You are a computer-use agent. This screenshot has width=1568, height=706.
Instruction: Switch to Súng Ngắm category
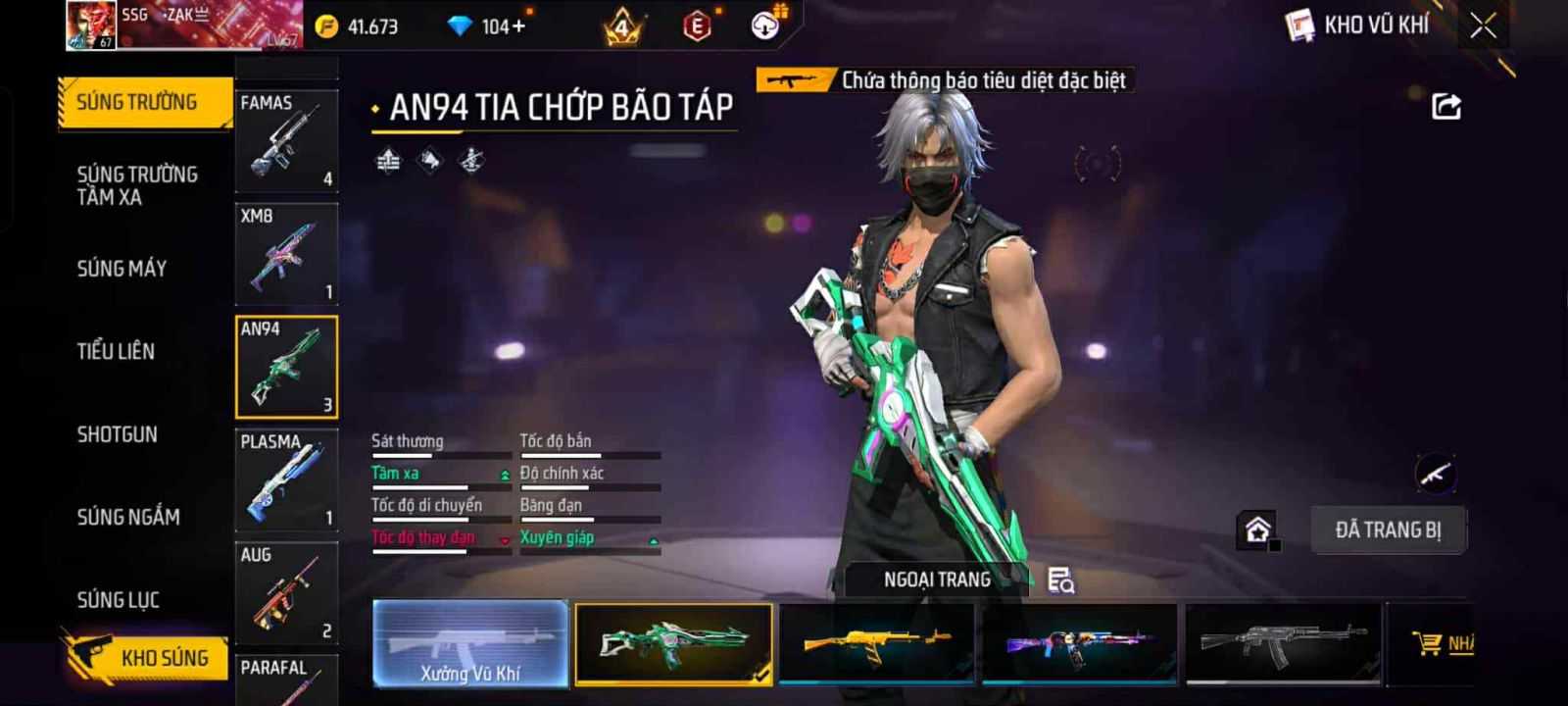click(x=128, y=517)
